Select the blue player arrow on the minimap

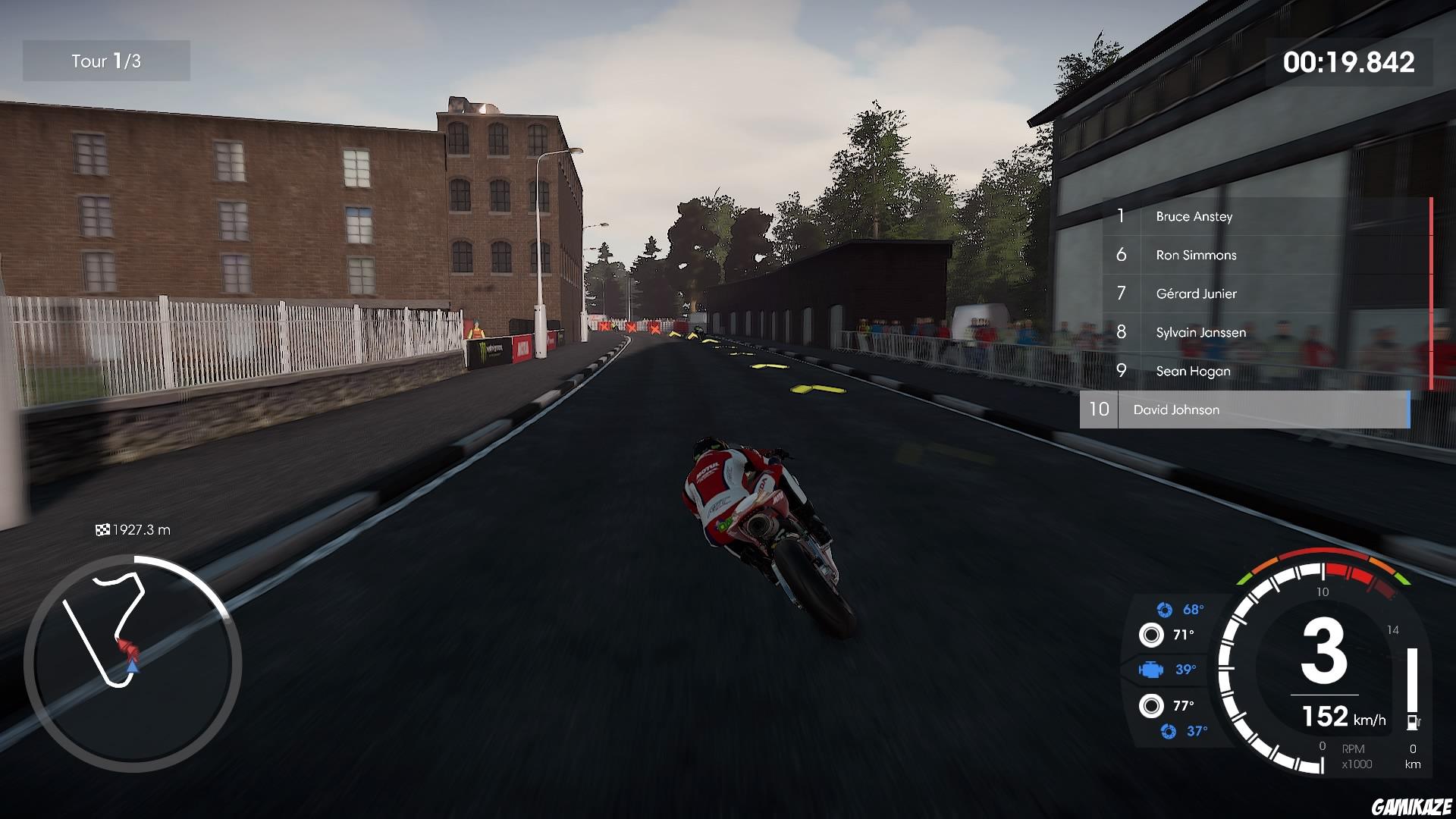tap(135, 669)
